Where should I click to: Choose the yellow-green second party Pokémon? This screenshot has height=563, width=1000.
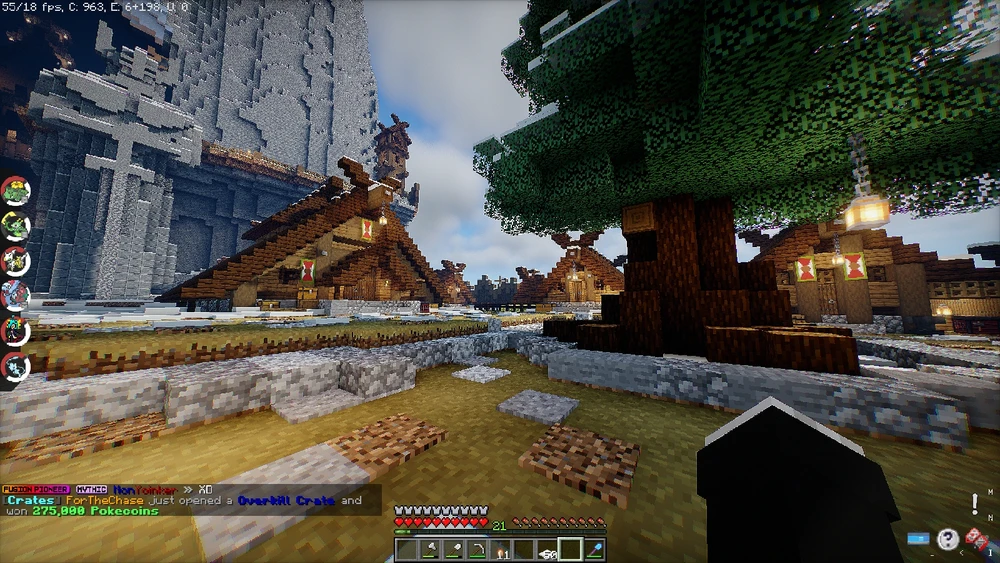click(x=16, y=226)
